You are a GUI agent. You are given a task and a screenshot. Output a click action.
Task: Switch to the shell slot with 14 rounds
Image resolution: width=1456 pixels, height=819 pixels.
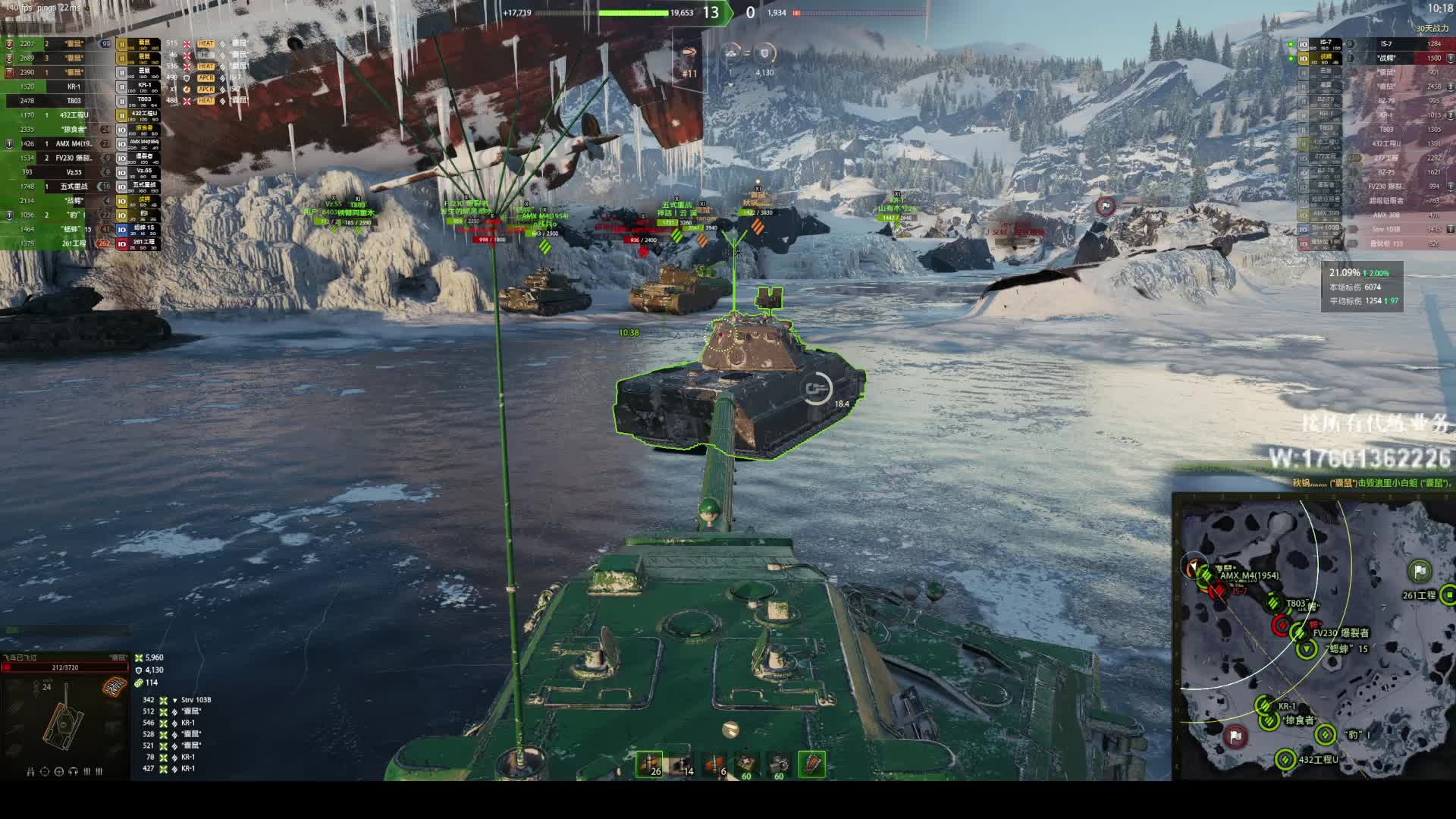coord(681,764)
